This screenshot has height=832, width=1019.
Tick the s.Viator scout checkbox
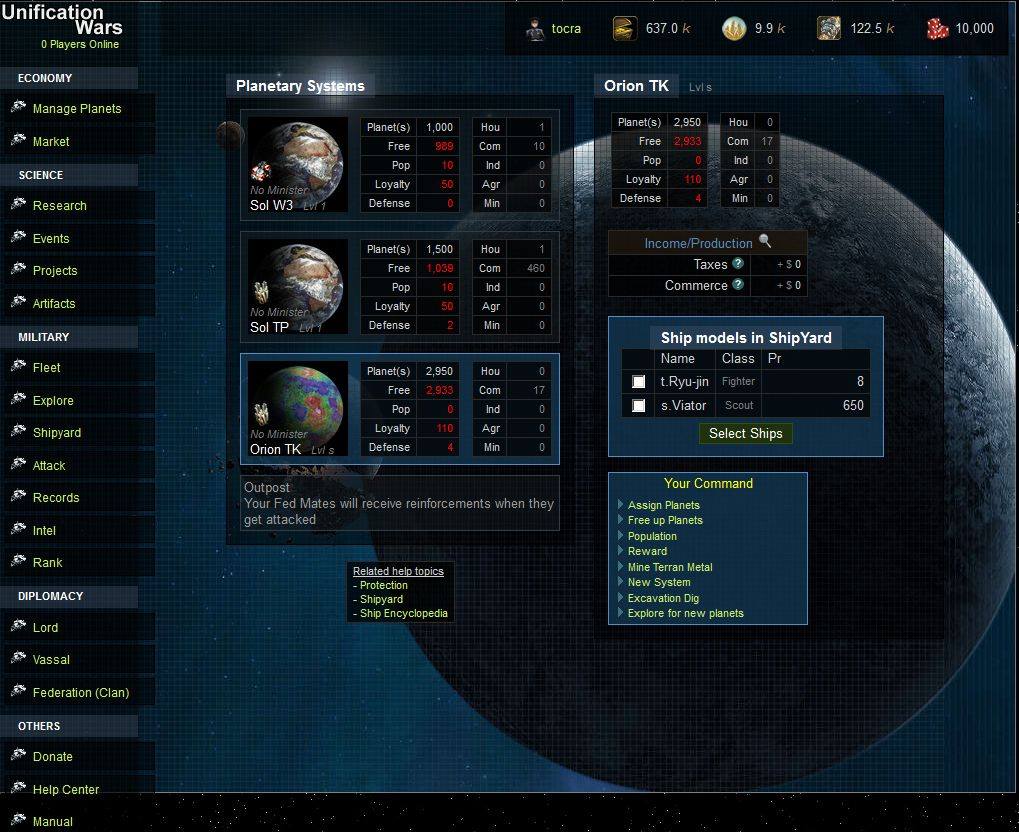639,406
